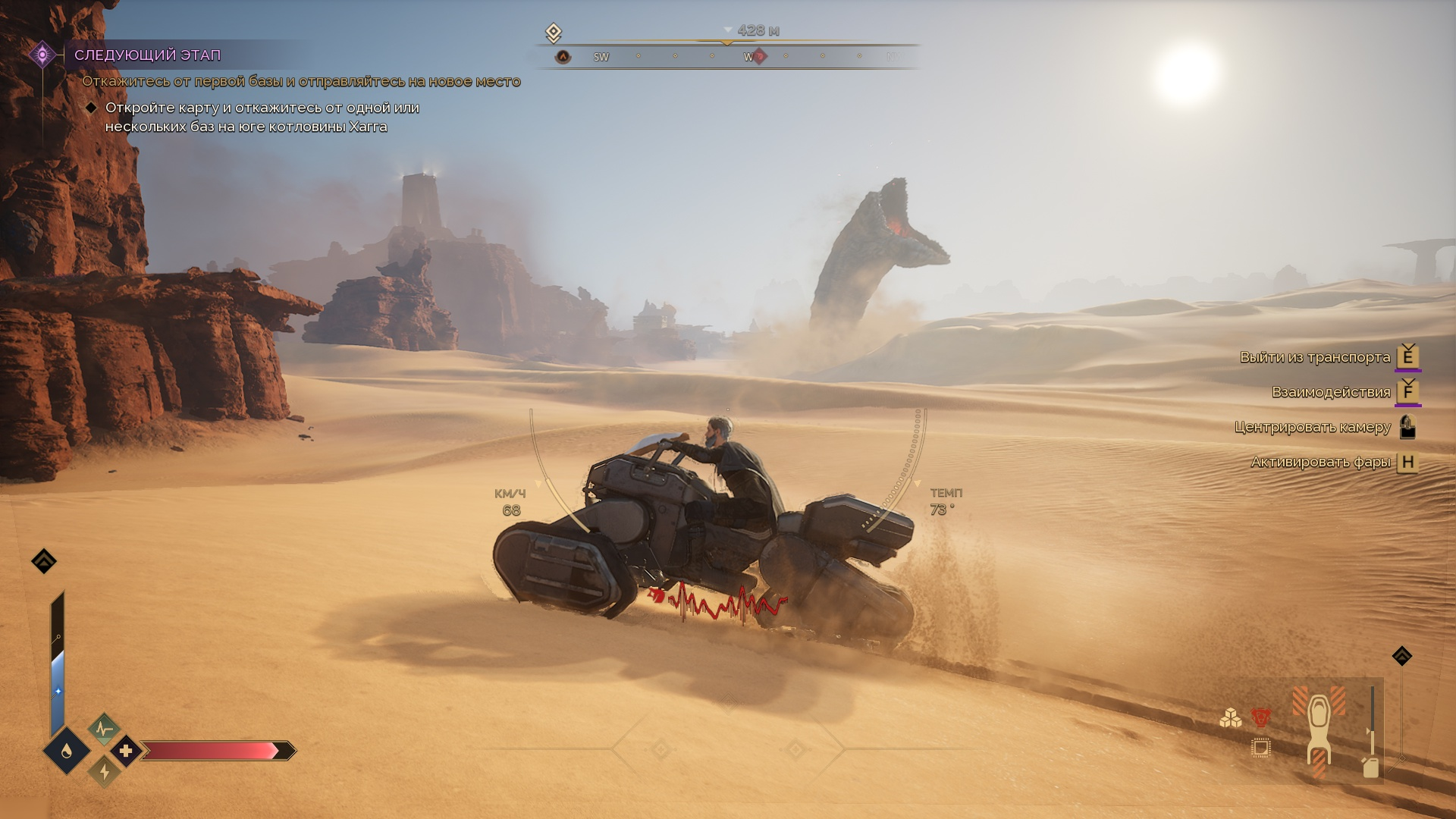Select the red marker on the compass
The height and width of the screenshot is (819, 1456).
[759, 56]
